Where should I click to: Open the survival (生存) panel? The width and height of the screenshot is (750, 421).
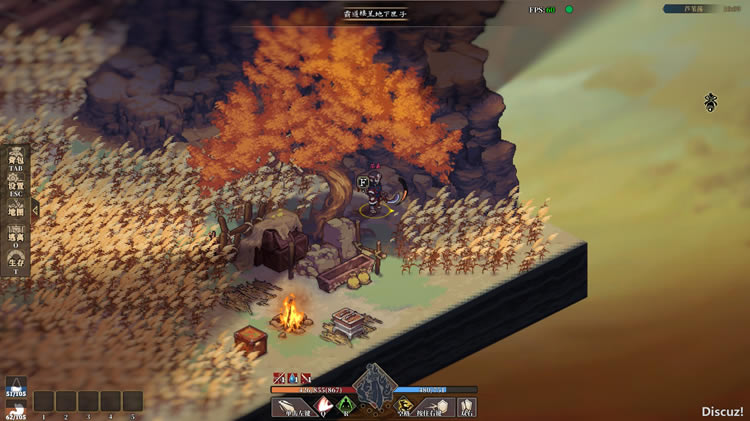tap(16, 263)
